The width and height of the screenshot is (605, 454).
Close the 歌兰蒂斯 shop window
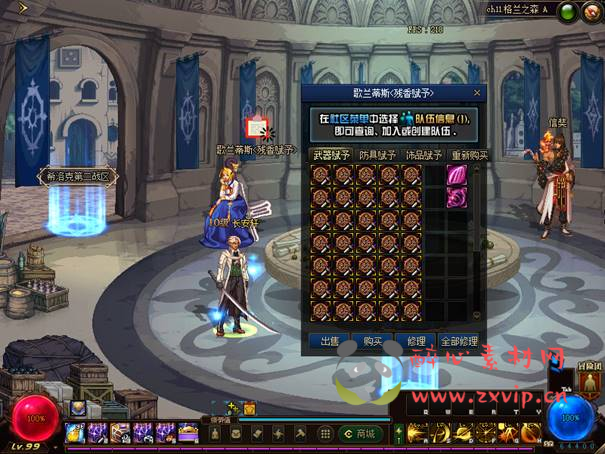(x=478, y=93)
